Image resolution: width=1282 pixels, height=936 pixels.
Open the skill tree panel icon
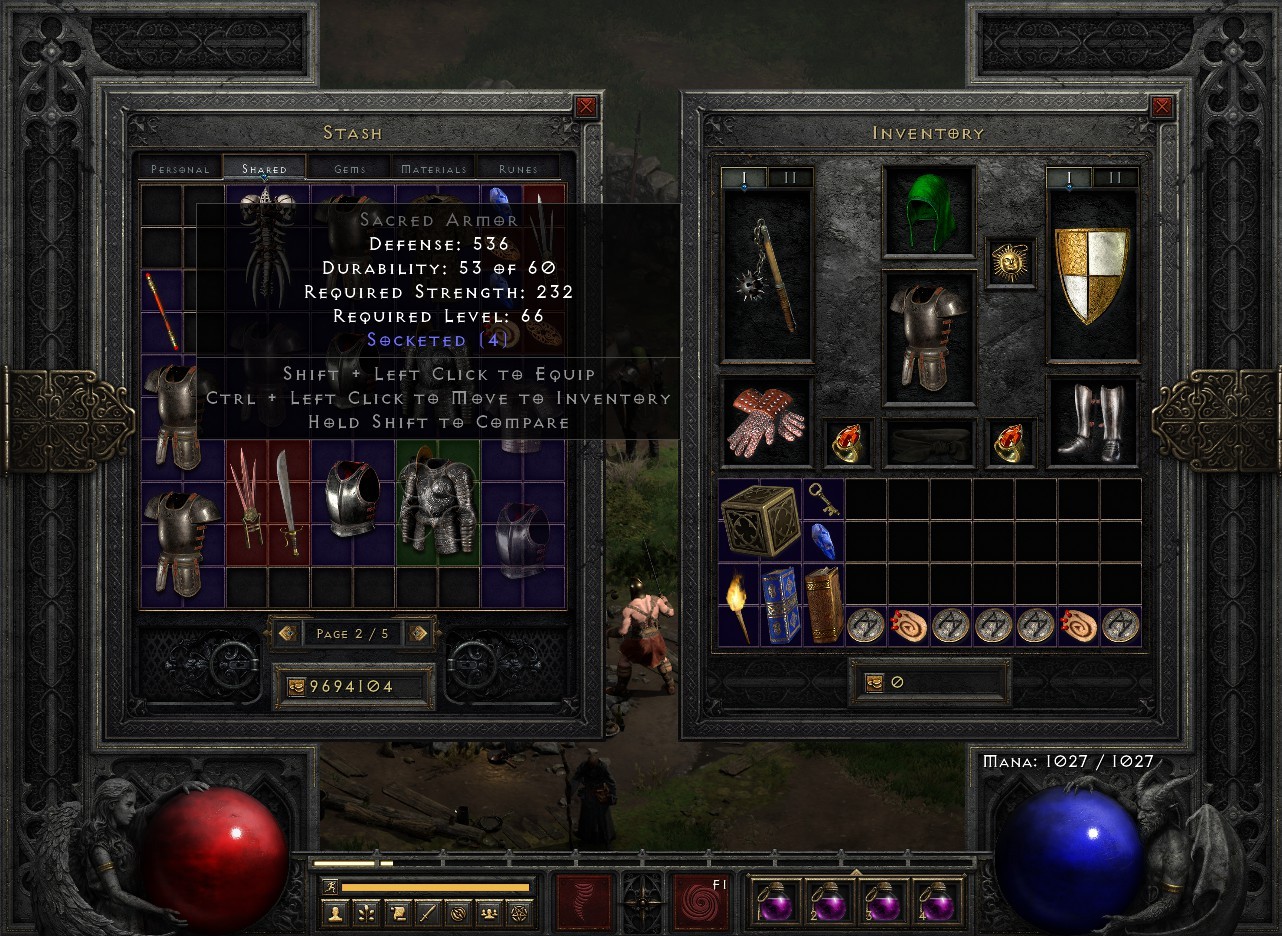[x=368, y=912]
